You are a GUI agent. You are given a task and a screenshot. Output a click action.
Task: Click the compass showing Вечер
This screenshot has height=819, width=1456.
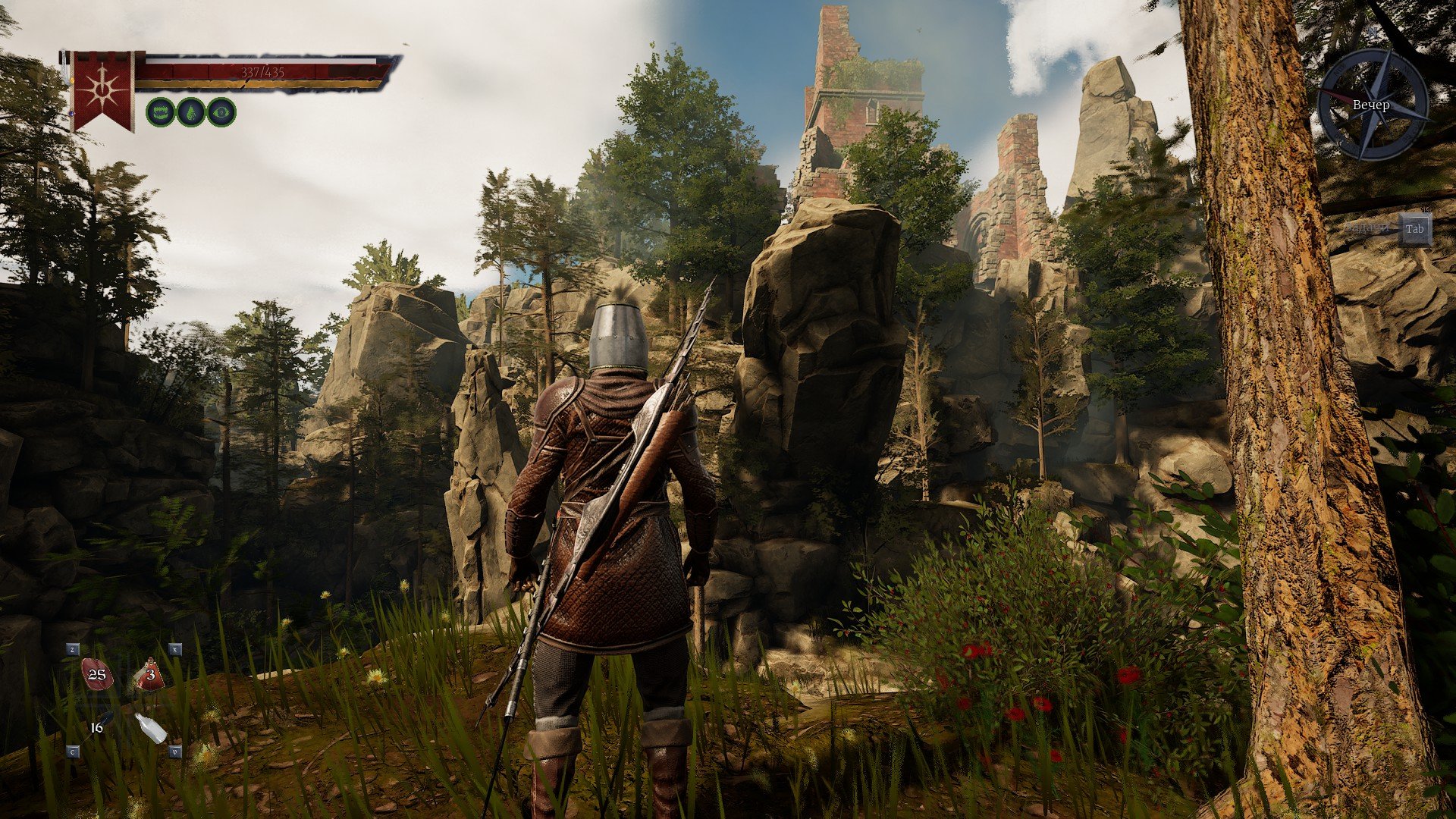pos(1373,105)
